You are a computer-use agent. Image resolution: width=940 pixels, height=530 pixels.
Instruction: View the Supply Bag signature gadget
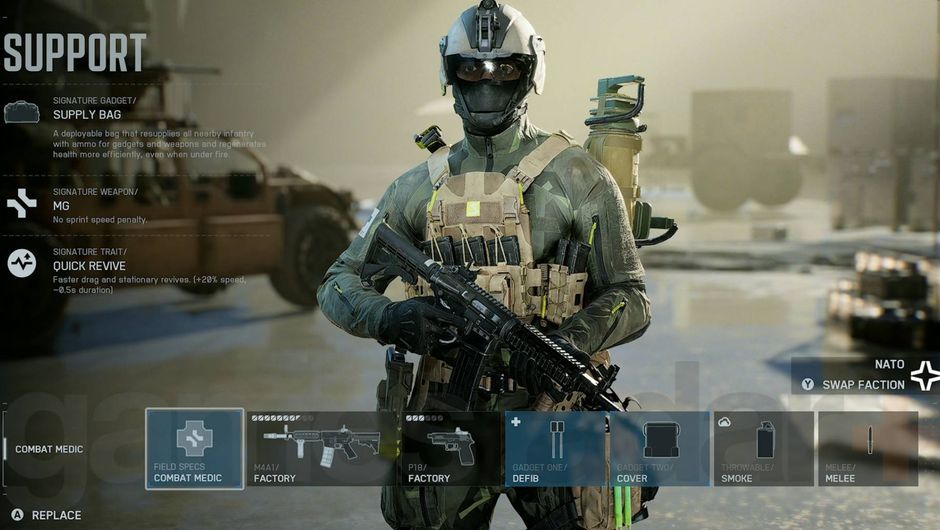(87, 114)
